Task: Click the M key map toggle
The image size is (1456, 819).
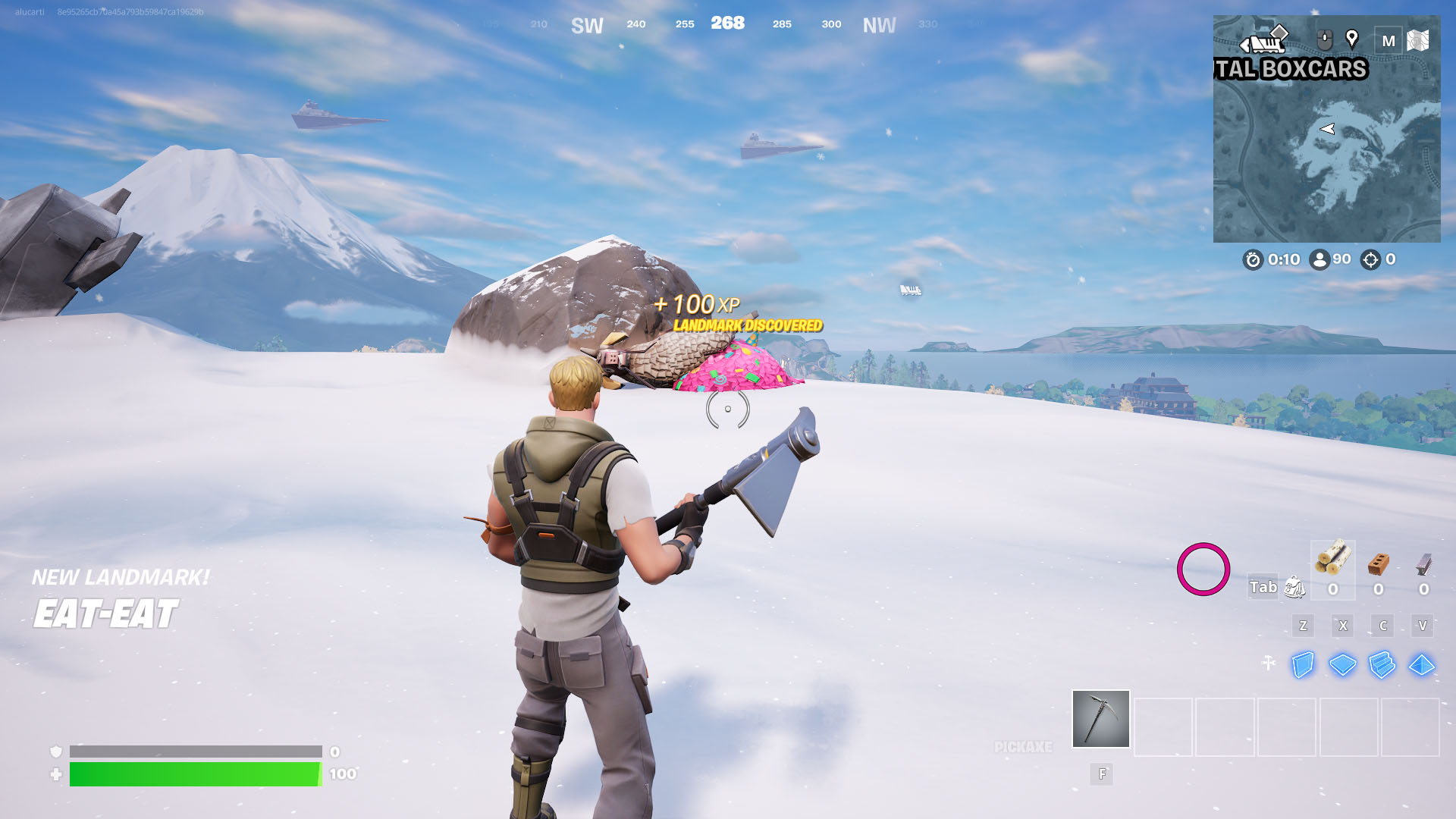Action: point(1390,40)
